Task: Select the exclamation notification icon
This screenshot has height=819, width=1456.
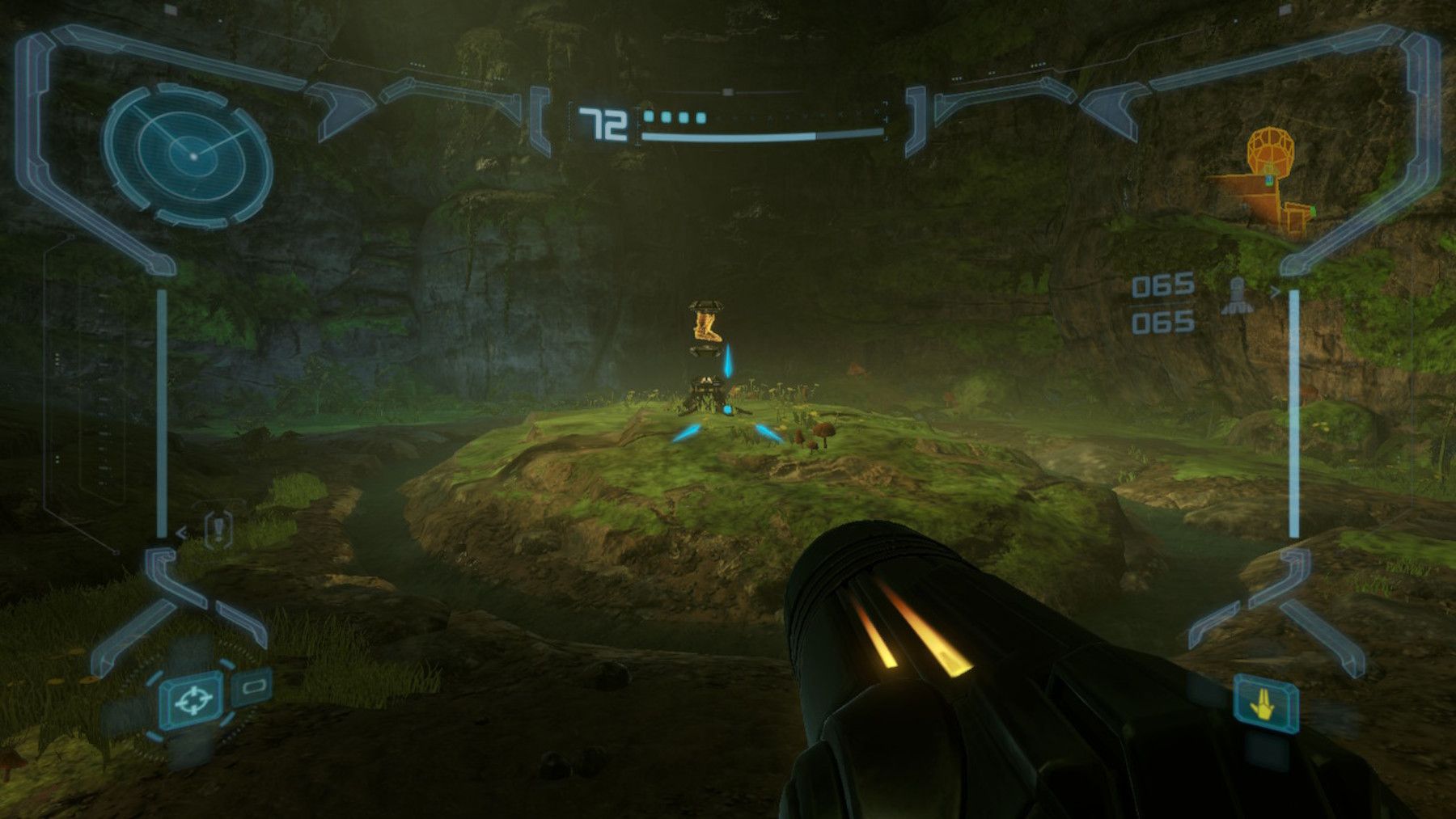Action: tap(218, 527)
